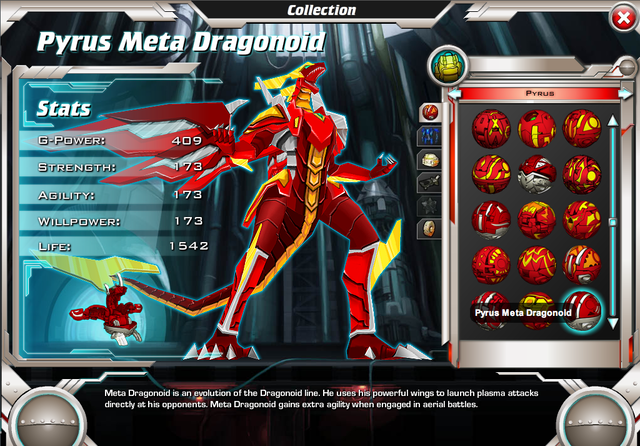Viewport: 640px width, 446px height.
Task: Switch to the blue armor category tab
Action: 431,135
